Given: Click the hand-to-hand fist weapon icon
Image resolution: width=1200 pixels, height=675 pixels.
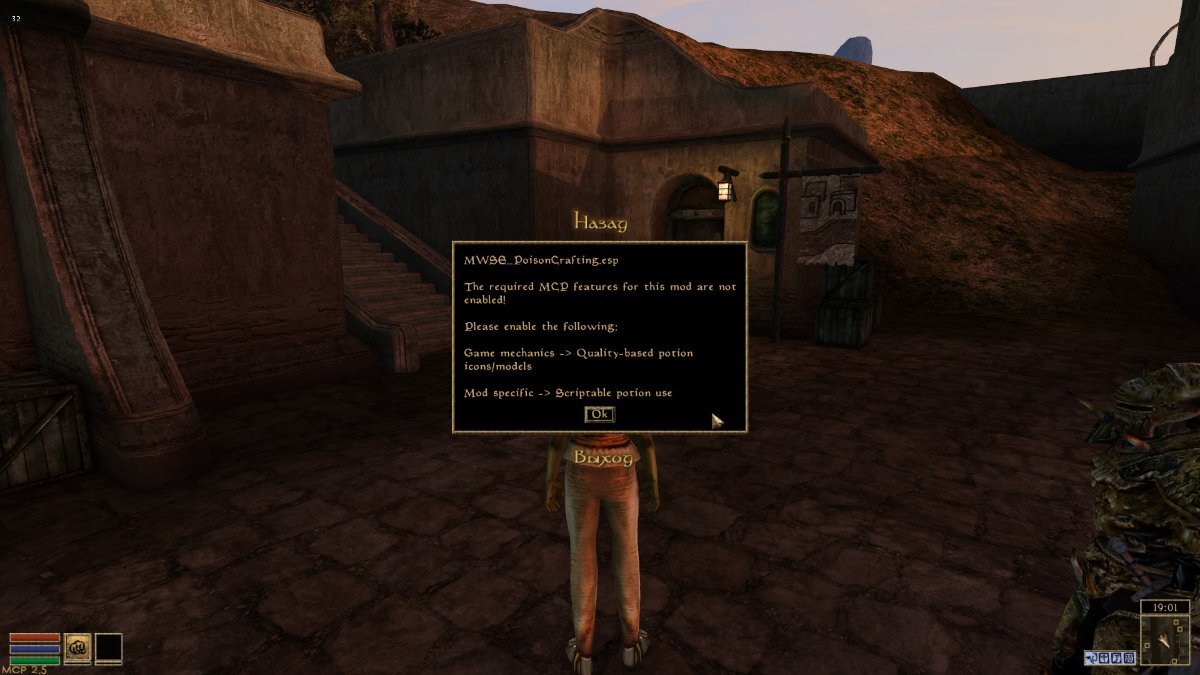Looking at the screenshot, I should click(77, 647).
